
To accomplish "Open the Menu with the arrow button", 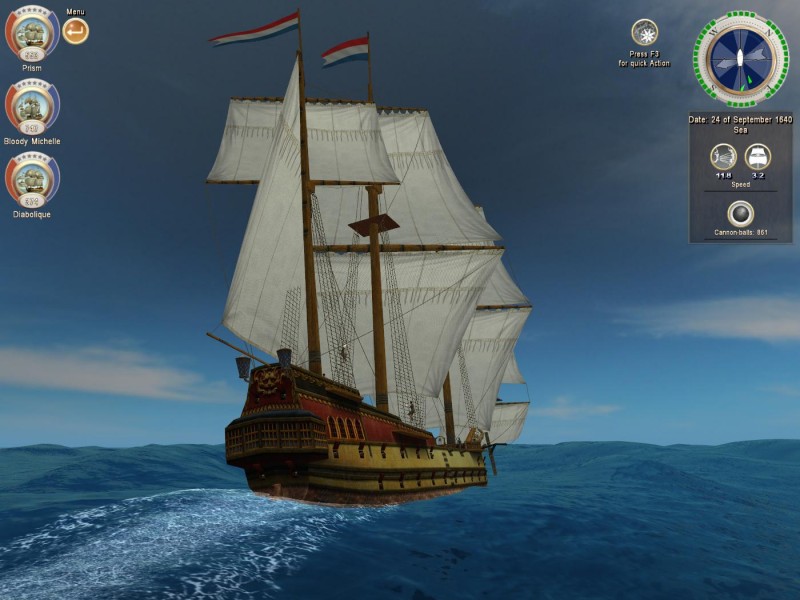I will coord(75,31).
